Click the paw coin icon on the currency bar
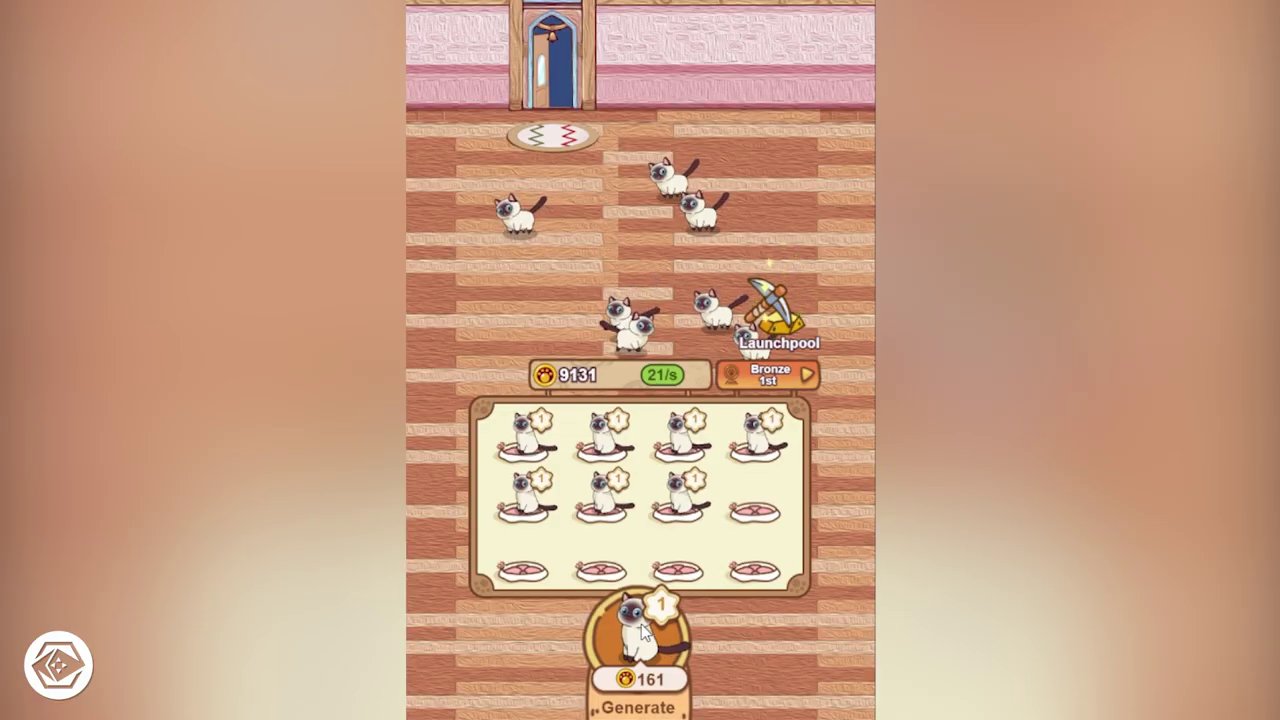1280x720 pixels. [545, 375]
